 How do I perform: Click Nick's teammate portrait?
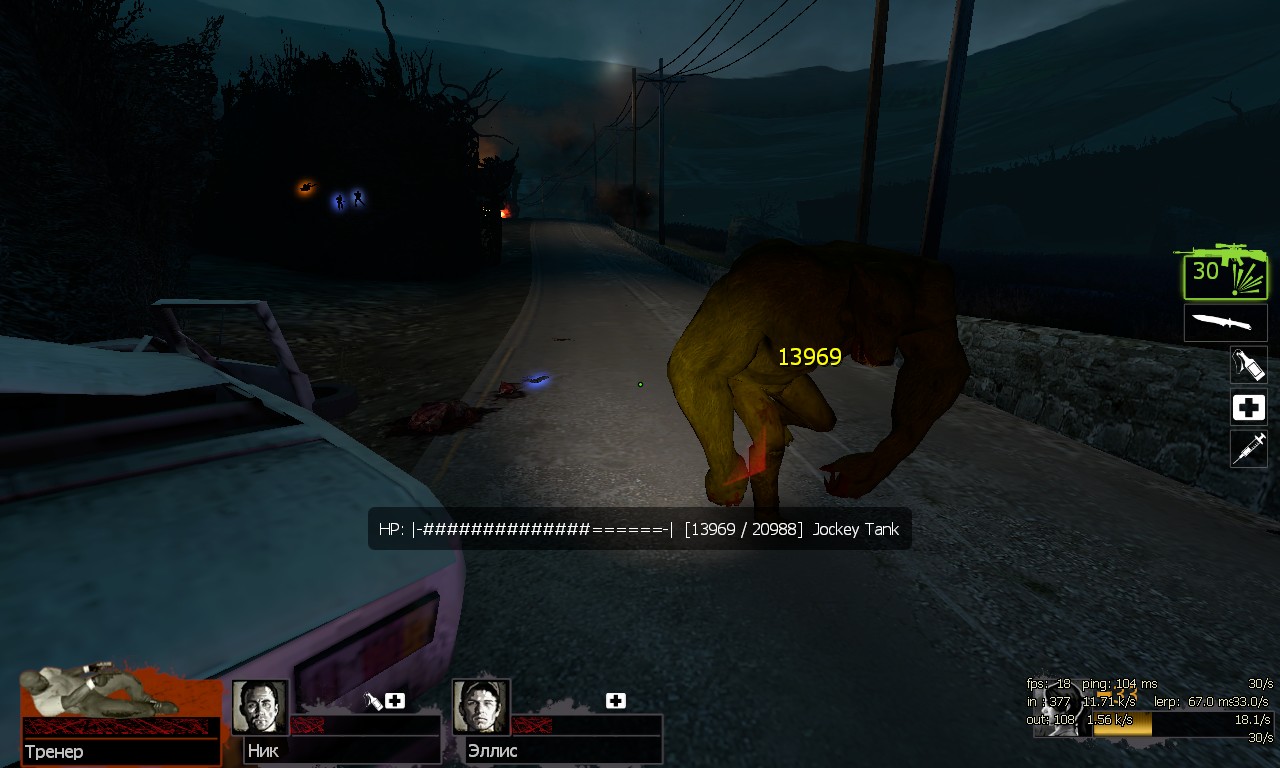(x=260, y=708)
